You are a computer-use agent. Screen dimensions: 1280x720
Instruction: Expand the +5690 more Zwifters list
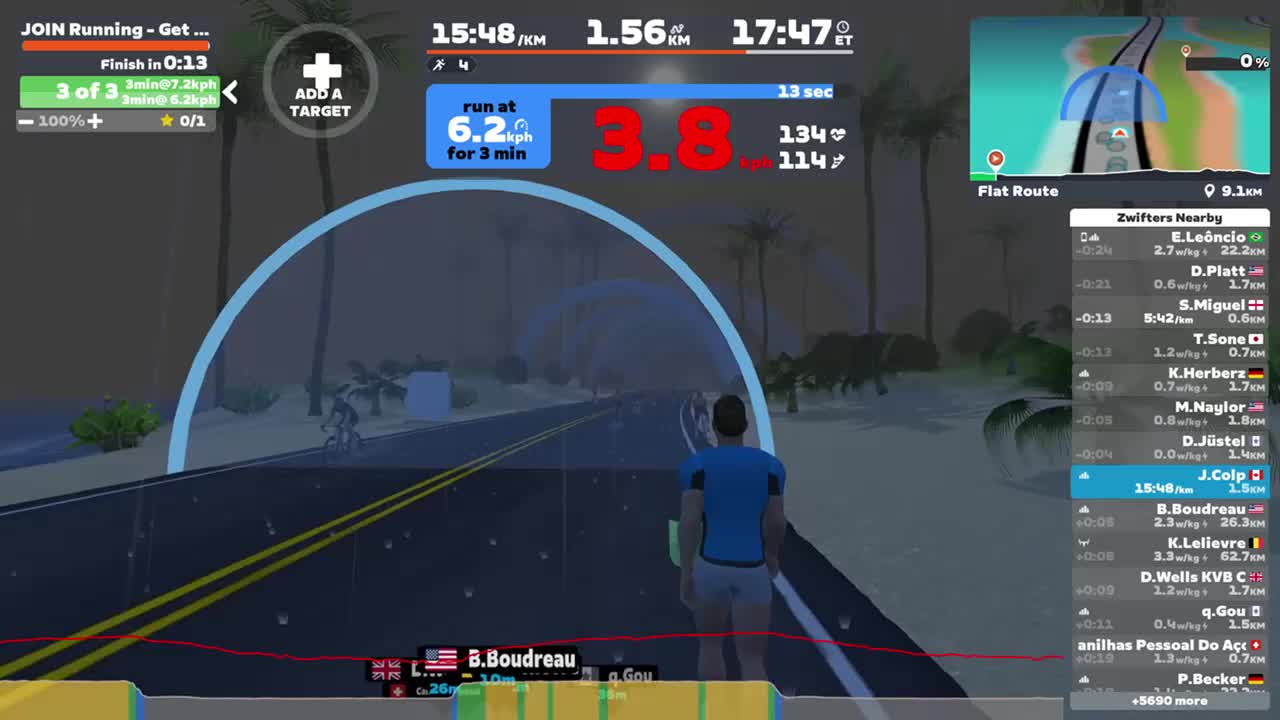[x=1170, y=701]
